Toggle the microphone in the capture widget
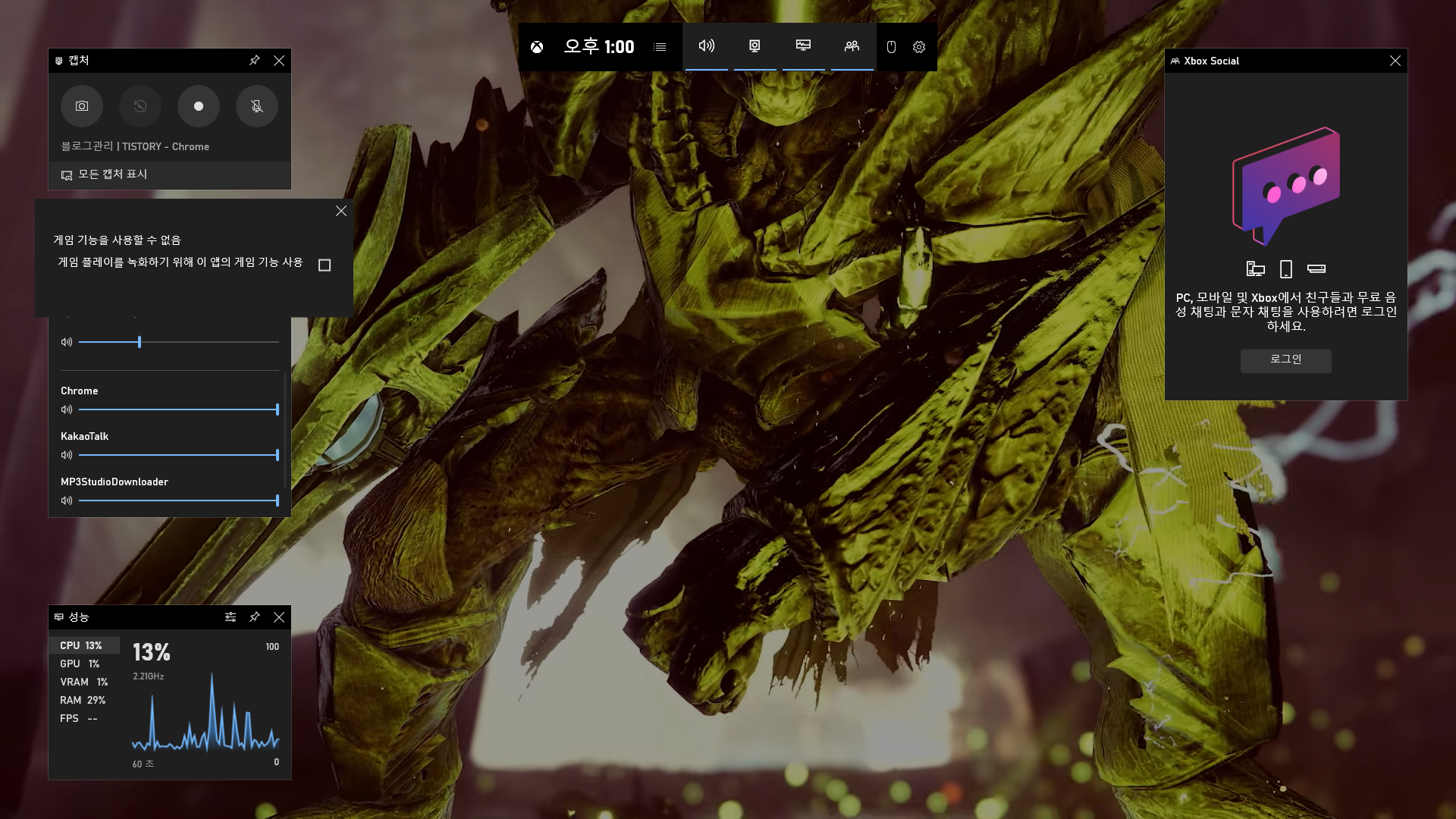This screenshot has width=1456, height=819. pyautogui.click(x=257, y=106)
